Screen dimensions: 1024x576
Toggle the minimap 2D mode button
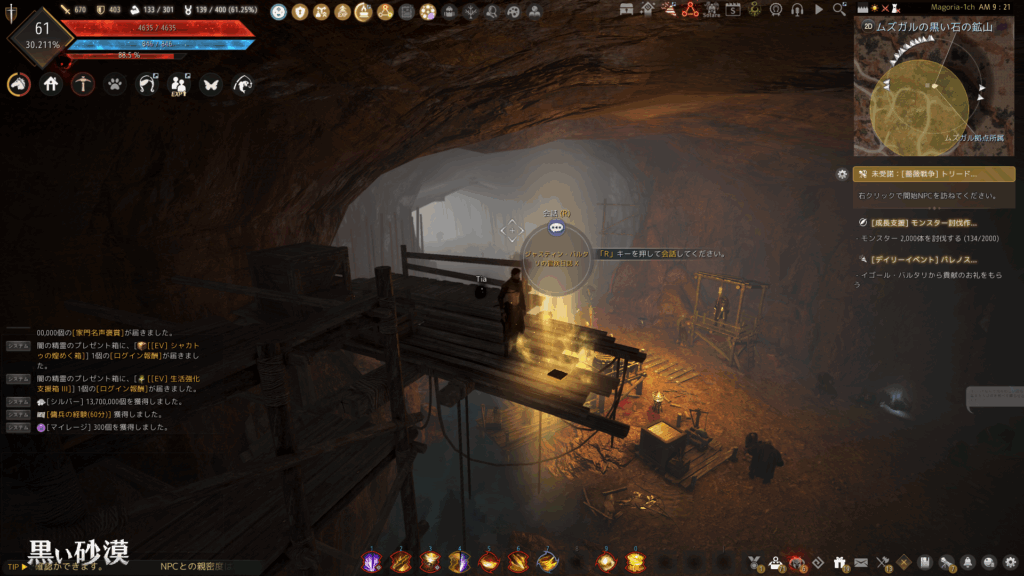pos(867,27)
